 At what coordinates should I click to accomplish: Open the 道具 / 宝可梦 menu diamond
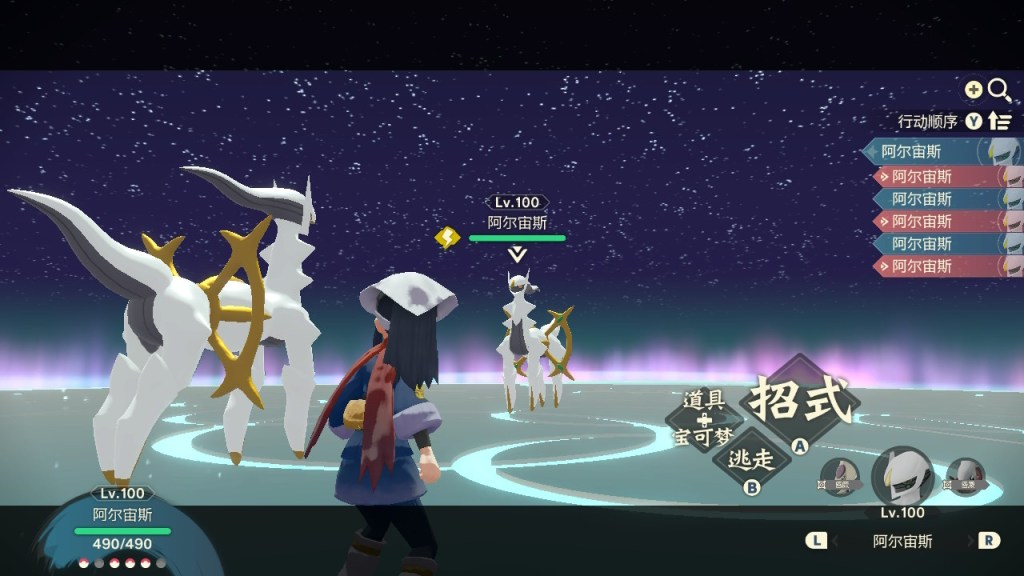pos(705,420)
